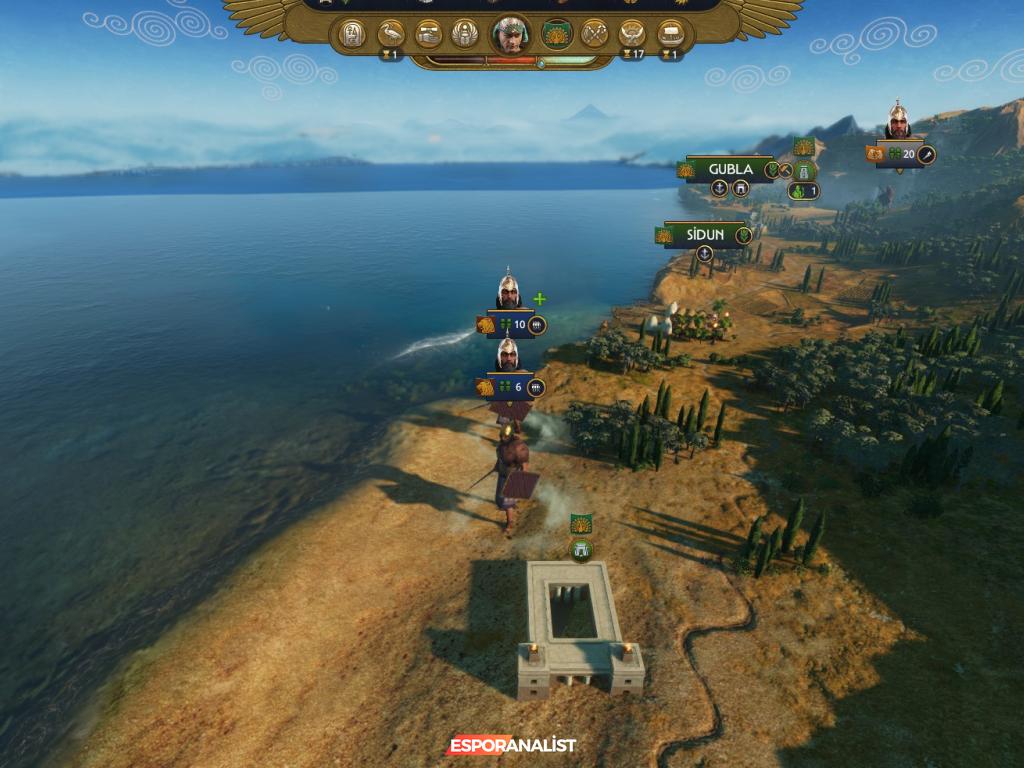1024x768 pixels.
Task: Click the garrison badge showing 1 unit
Action: click(x=803, y=190)
